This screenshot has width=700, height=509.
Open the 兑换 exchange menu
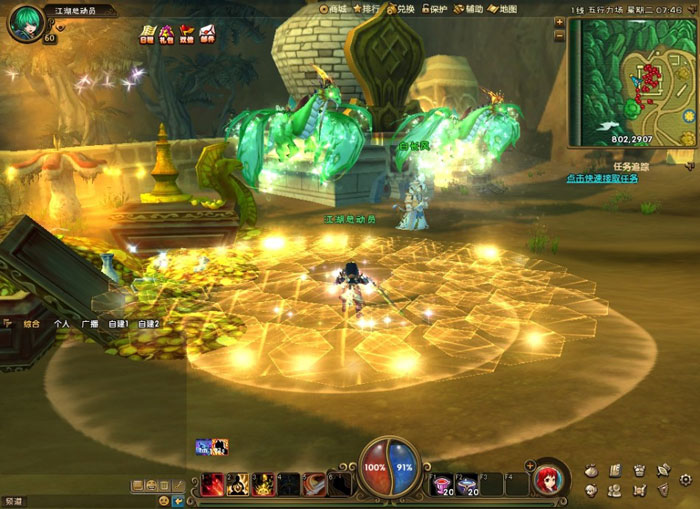(x=400, y=9)
